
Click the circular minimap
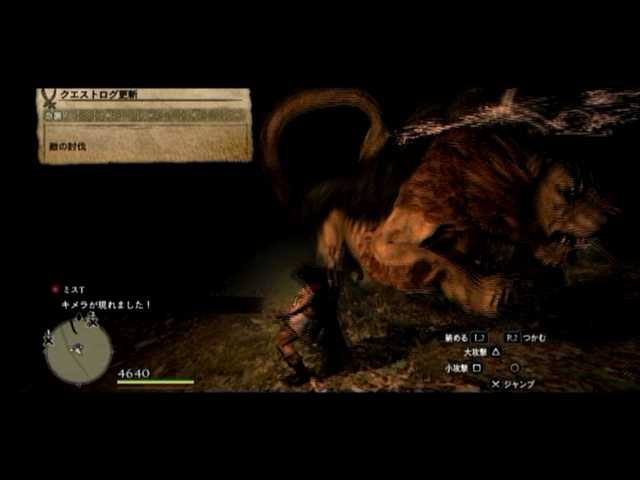tap(78, 350)
